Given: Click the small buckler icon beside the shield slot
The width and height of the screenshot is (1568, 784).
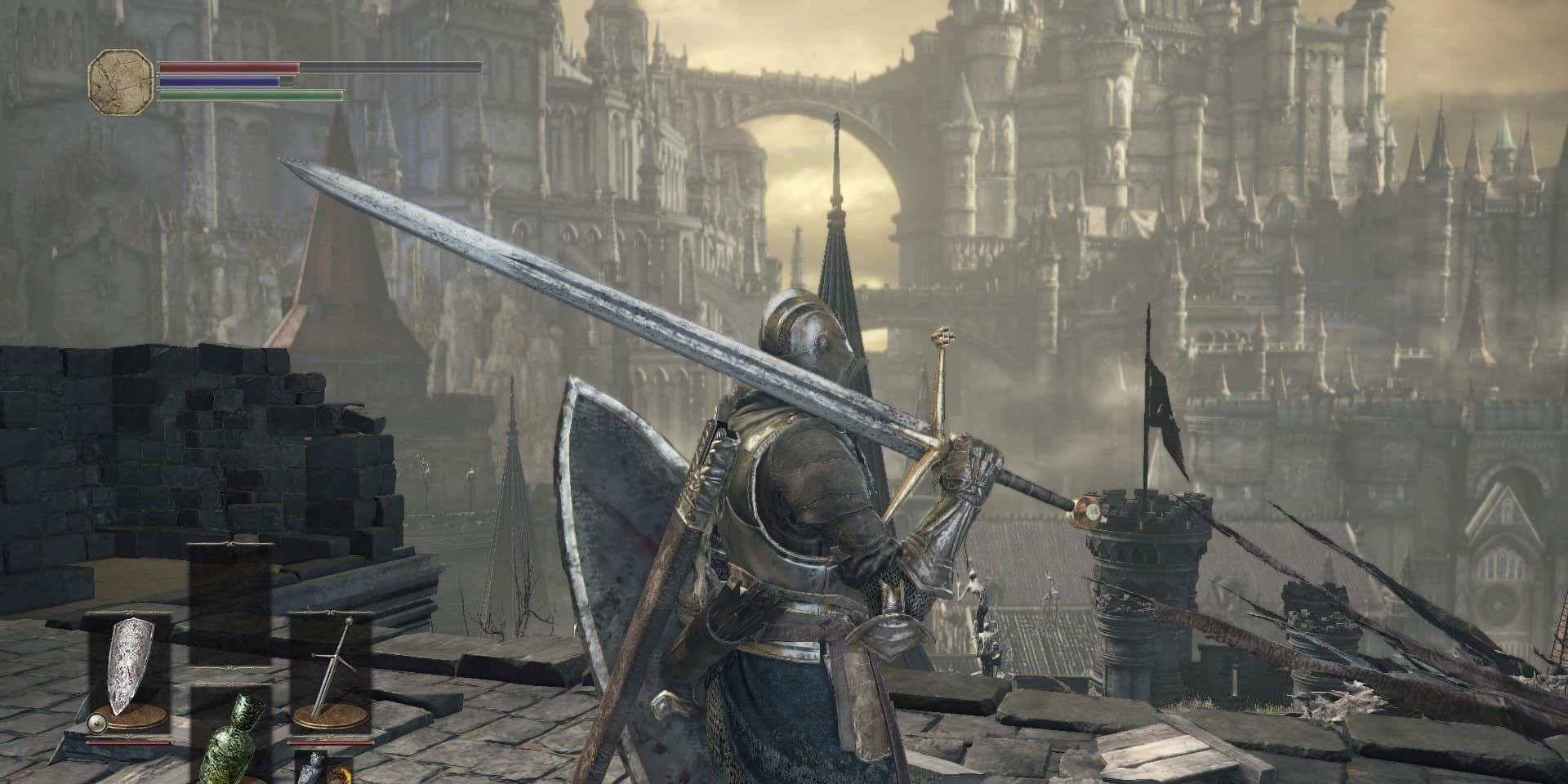Looking at the screenshot, I should [96, 722].
